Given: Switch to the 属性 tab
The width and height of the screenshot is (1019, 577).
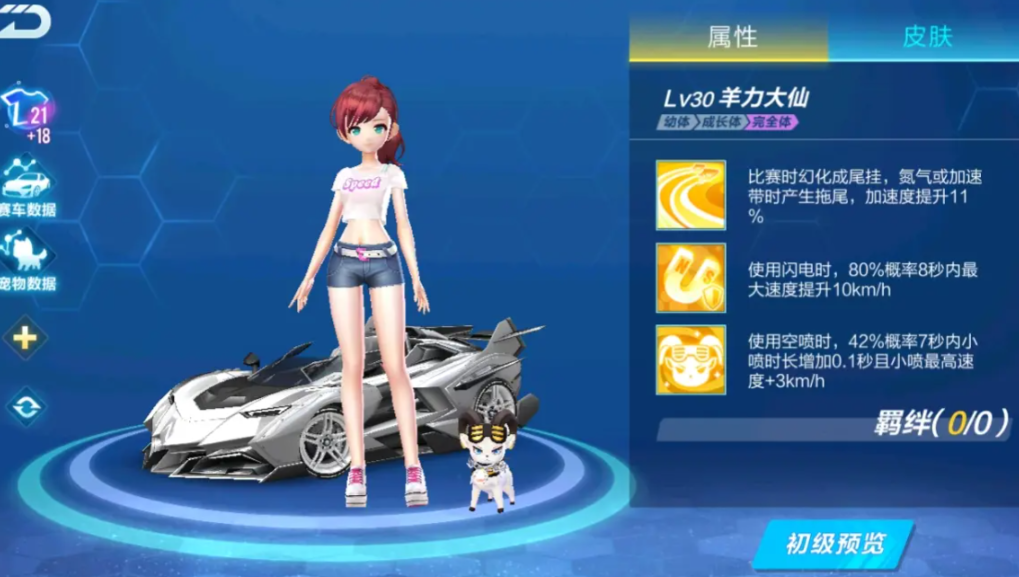Looking at the screenshot, I should [x=731, y=38].
